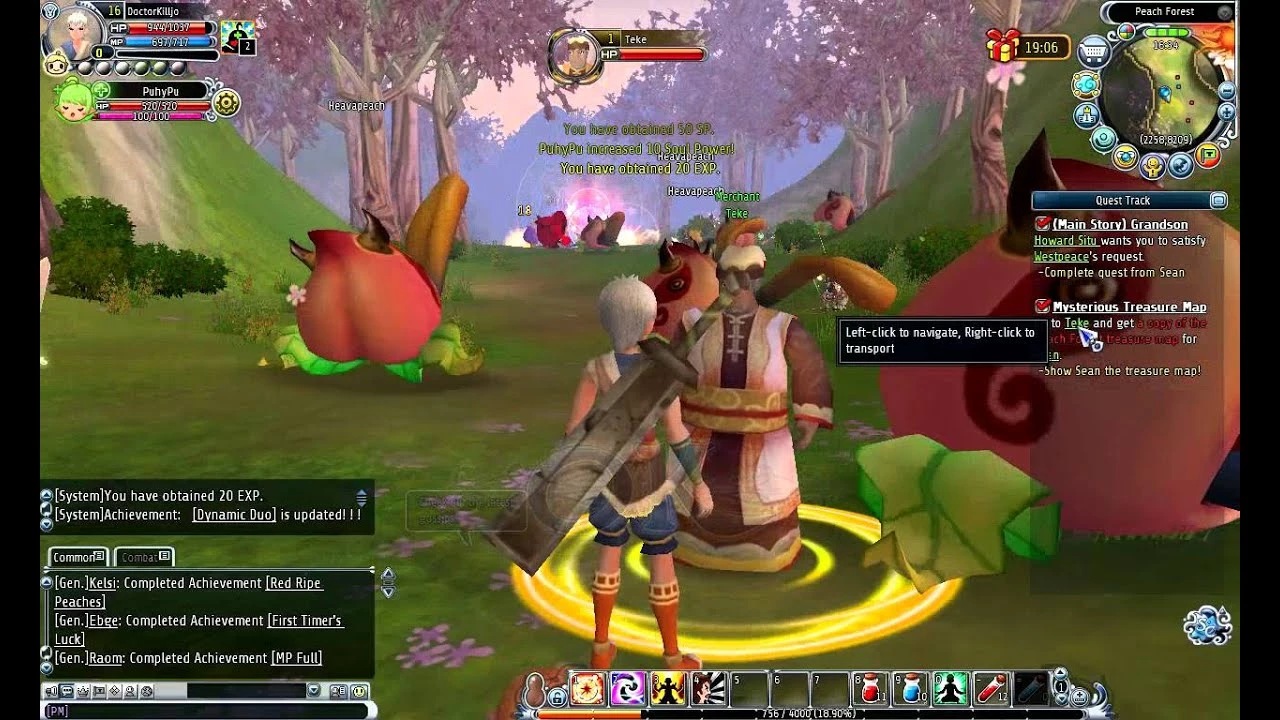Toggle the hotbar lock icon

coord(557,699)
